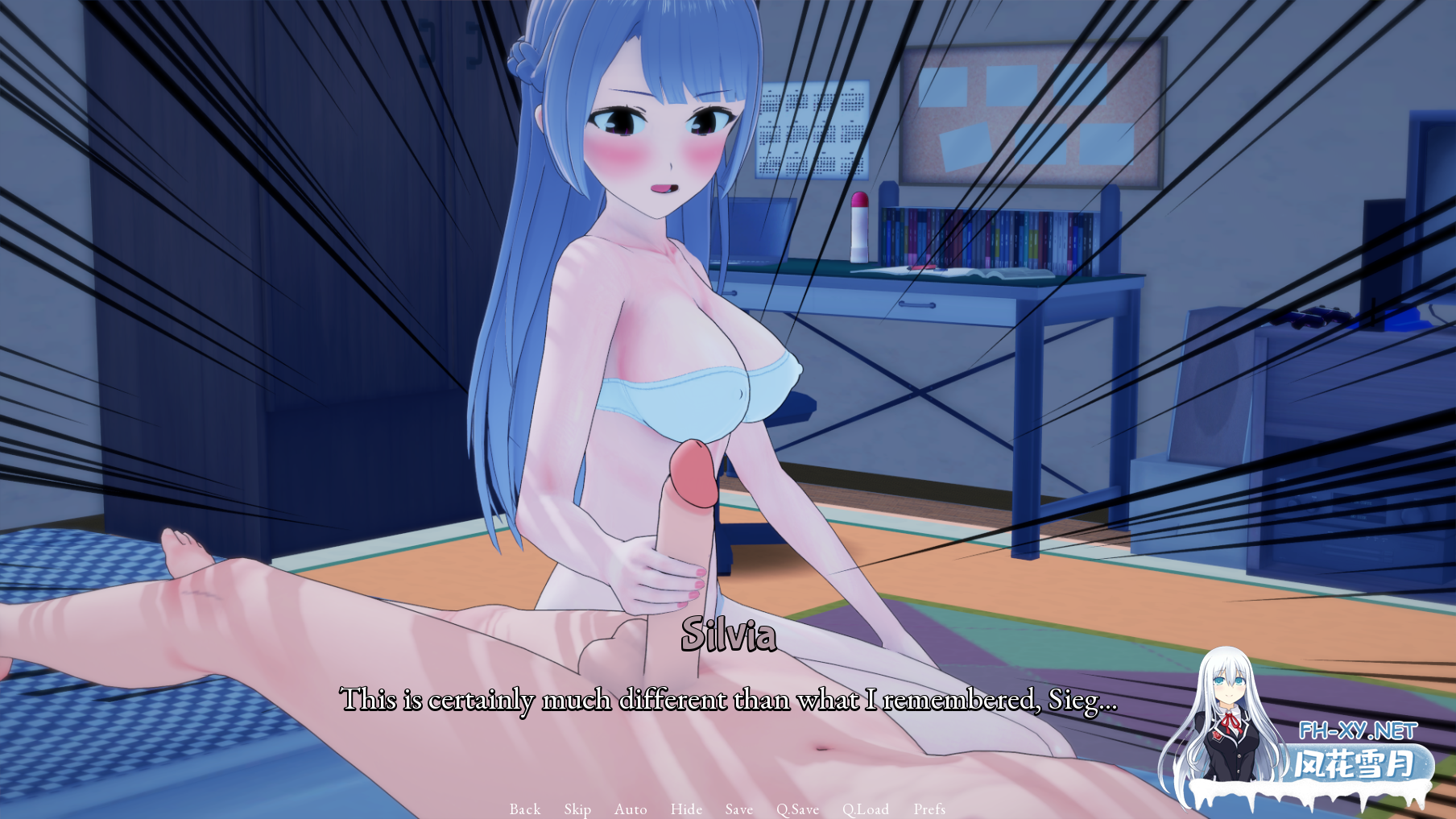Load the latest quicksave via Q.Load
This screenshot has height=819, width=1456.
(x=866, y=809)
